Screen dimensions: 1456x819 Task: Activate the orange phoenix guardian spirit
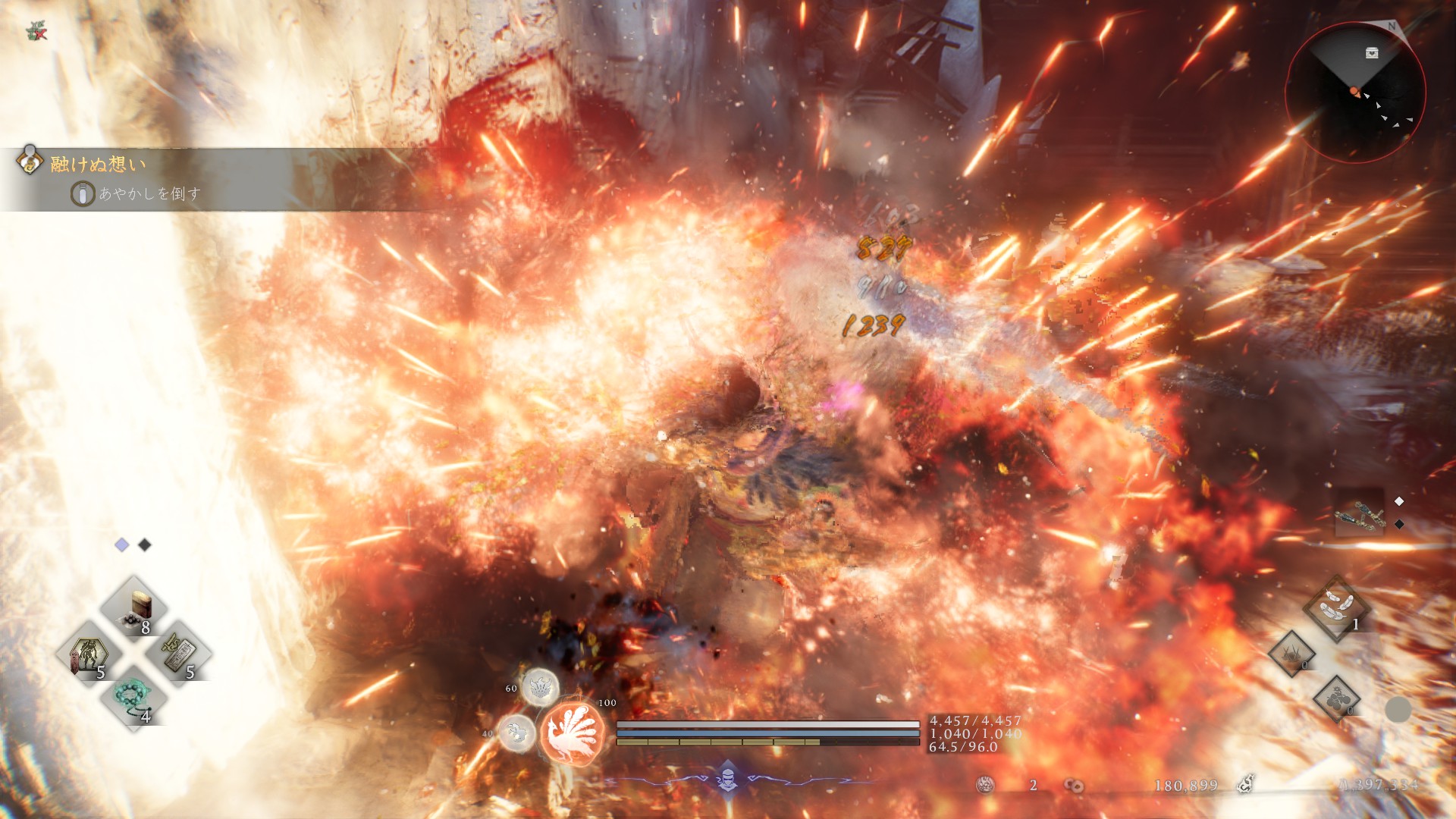(x=573, y=733)
